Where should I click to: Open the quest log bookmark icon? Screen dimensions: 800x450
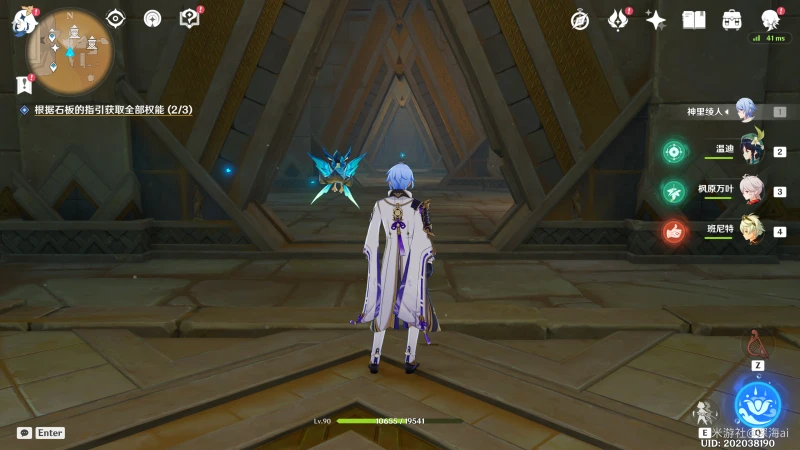click(24, 86)
